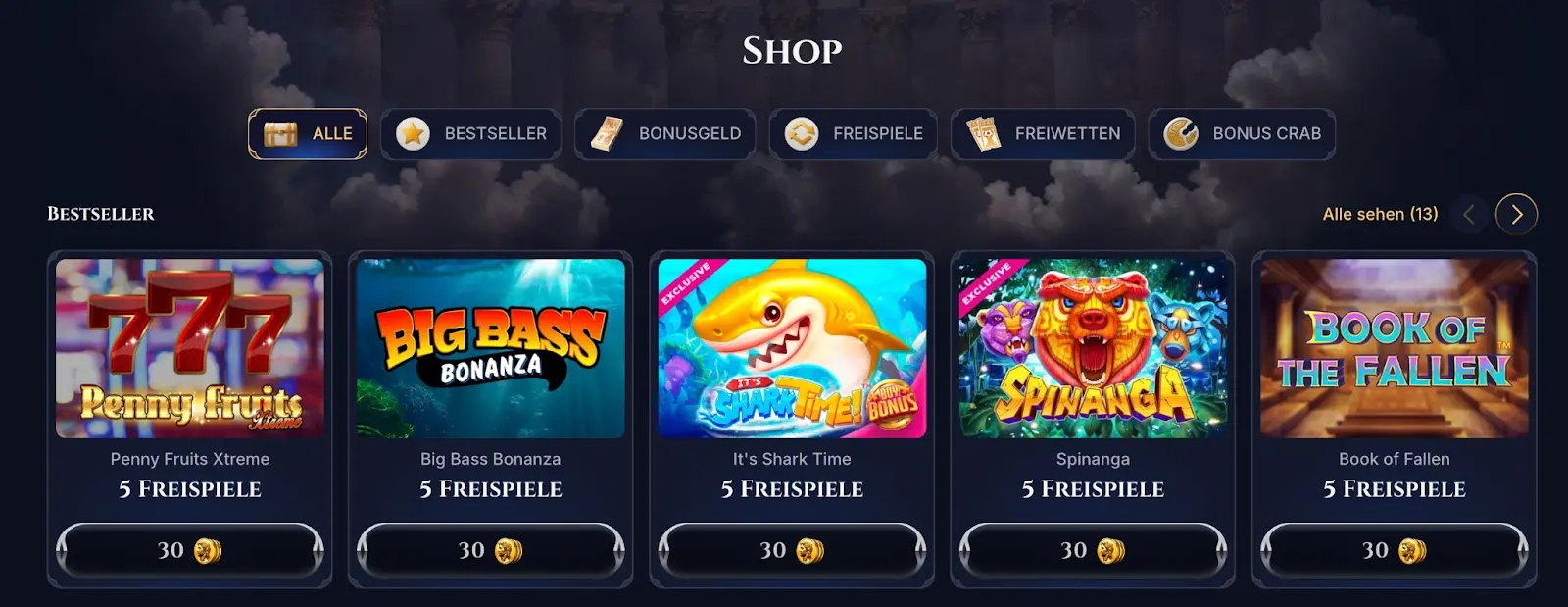Buy Penny Fruits Xtreme free spins for 30 coins
The height and width of the screenshot is (607, 1568).
pyautogui.click(x=190, y=550)
